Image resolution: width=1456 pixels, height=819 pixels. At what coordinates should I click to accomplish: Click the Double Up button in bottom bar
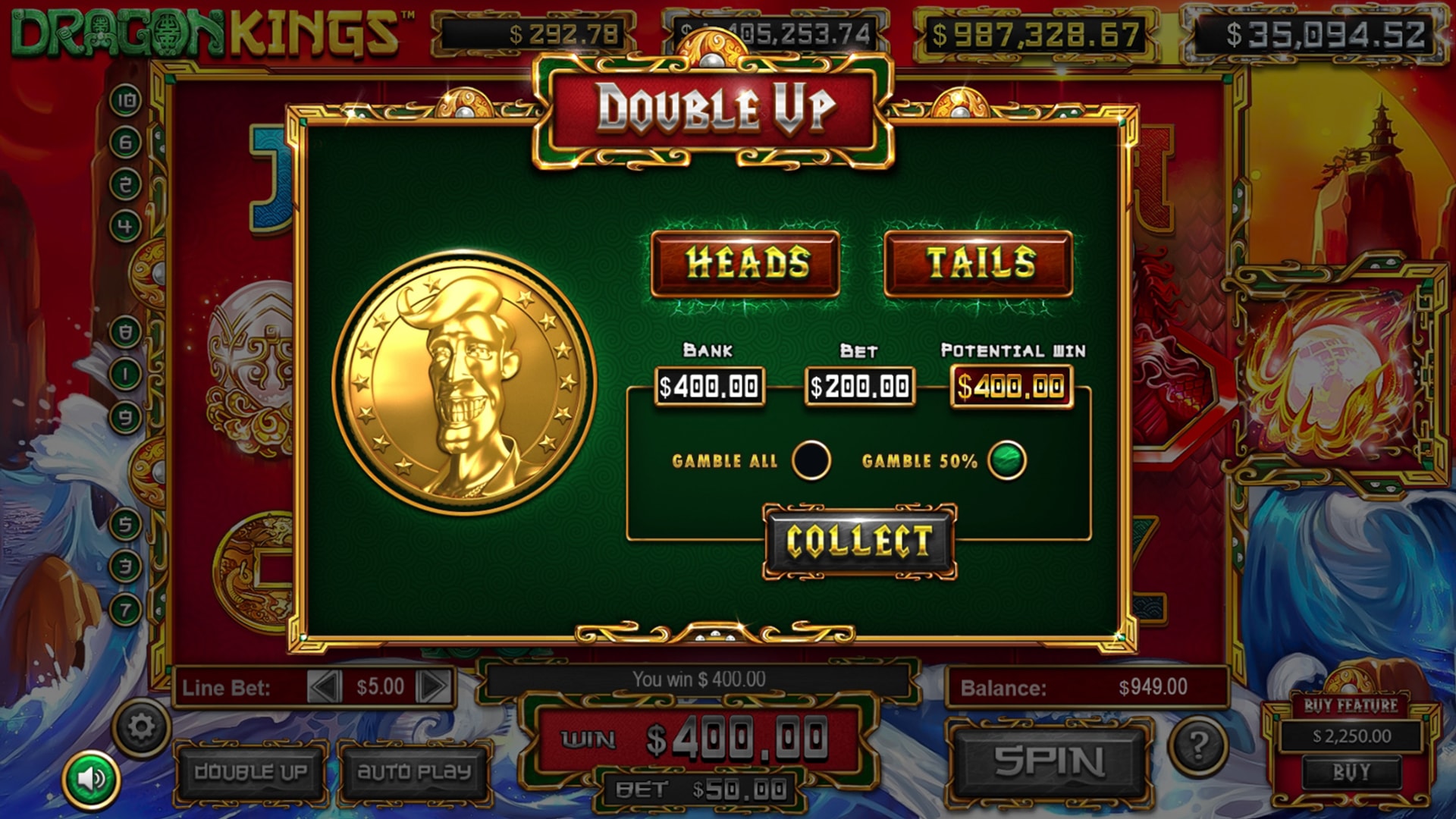250,772
